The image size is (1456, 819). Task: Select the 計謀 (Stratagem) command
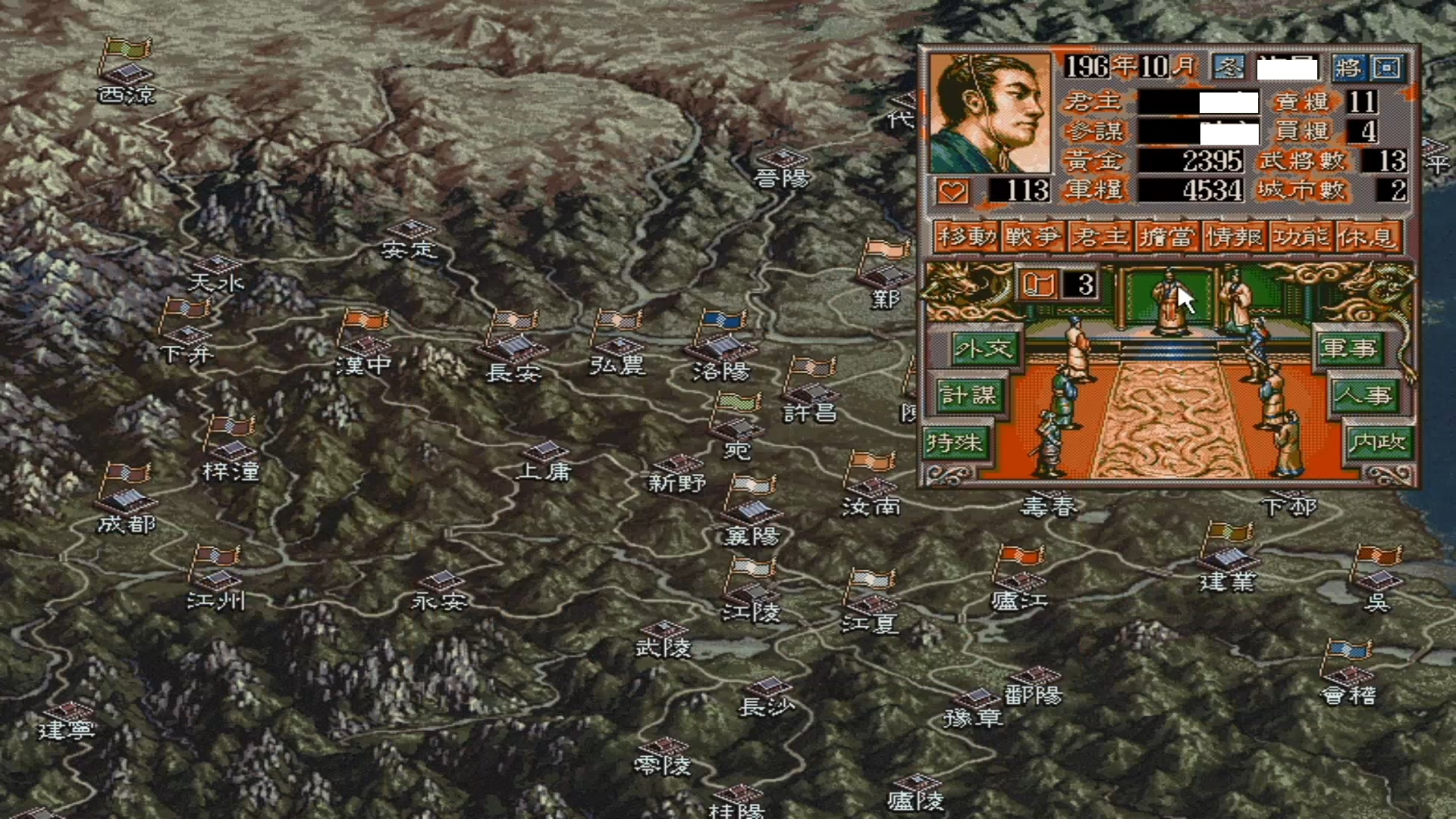coord(968,396)
